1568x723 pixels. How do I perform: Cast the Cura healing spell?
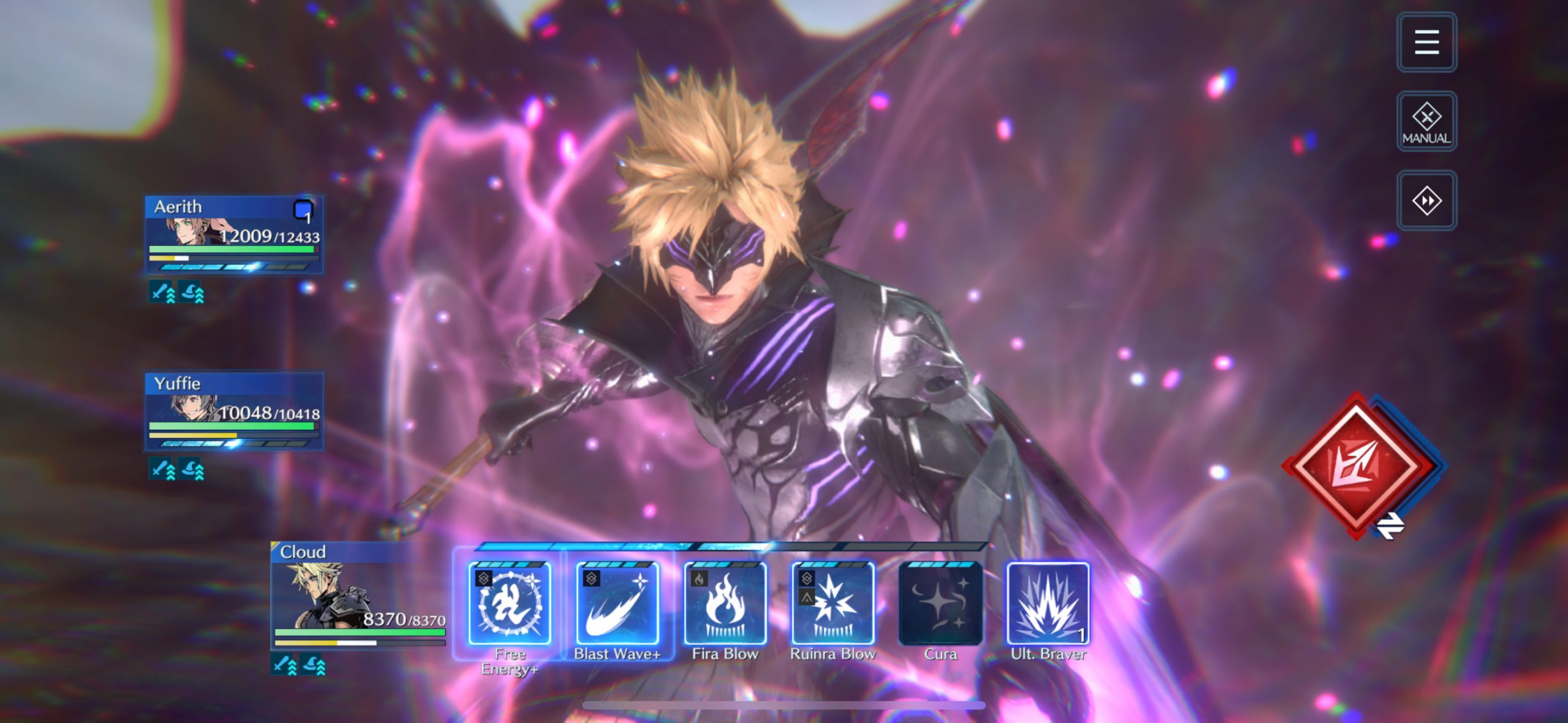coord(940,604)
